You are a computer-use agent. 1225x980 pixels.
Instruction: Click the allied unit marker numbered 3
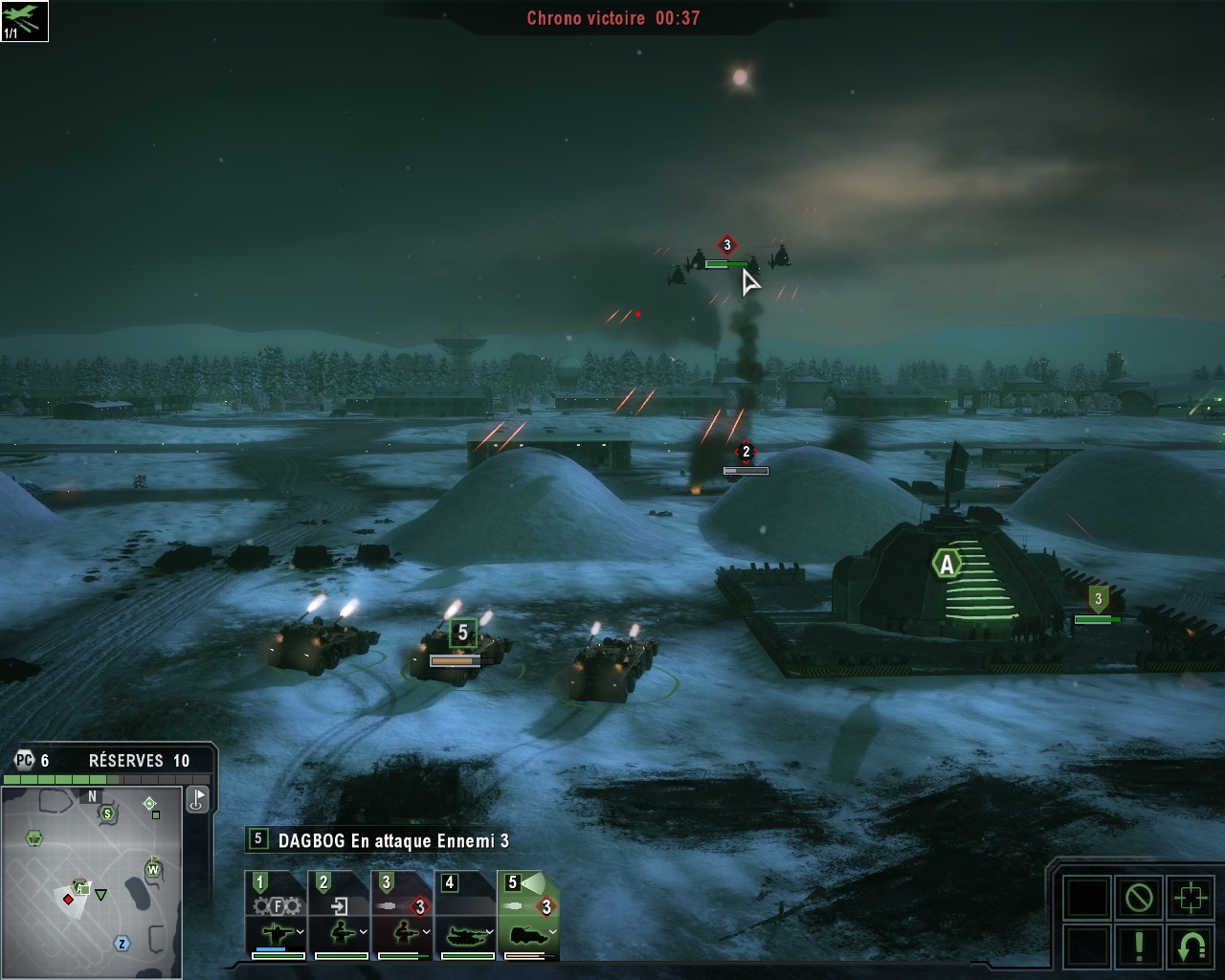coord(1098,600)
